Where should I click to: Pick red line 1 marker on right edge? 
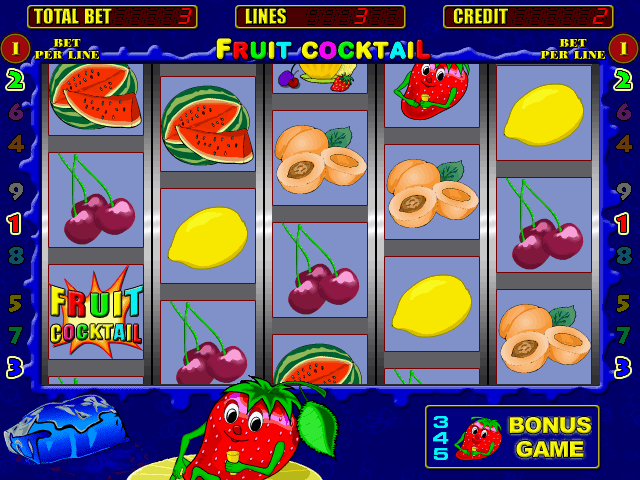[623, 223]
